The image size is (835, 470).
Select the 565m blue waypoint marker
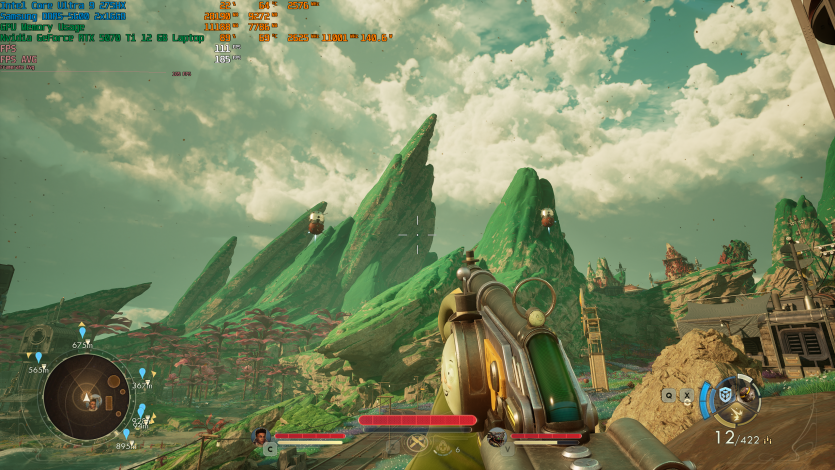[39, 358]
